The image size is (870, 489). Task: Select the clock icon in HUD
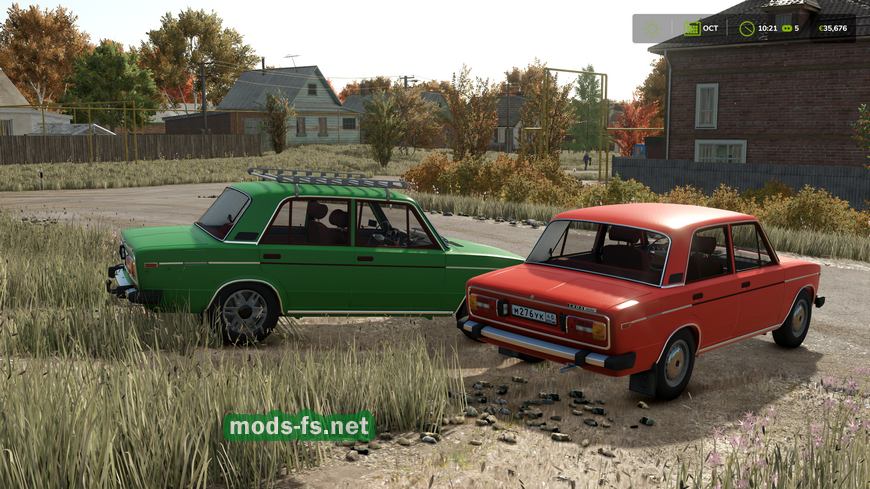click(x=746, y=28)
